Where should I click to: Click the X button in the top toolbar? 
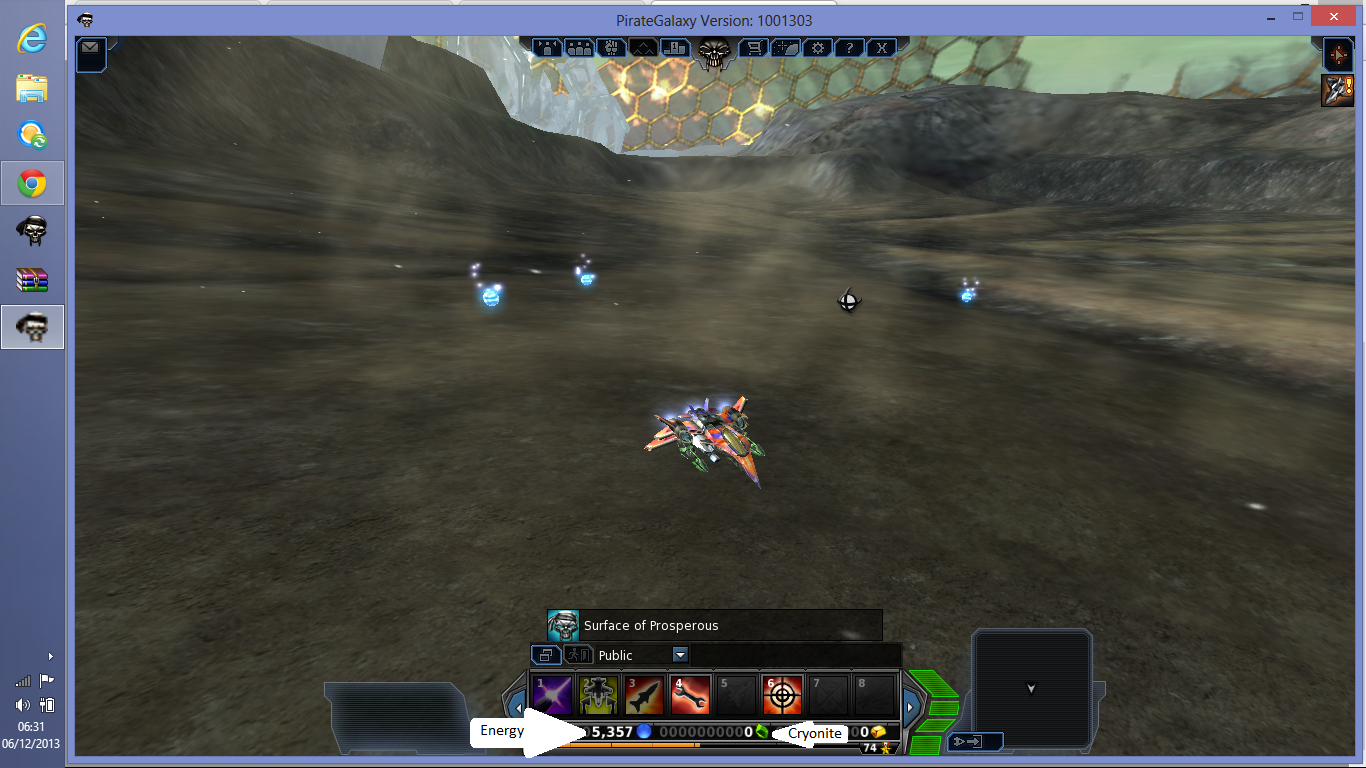coord(881,47)
